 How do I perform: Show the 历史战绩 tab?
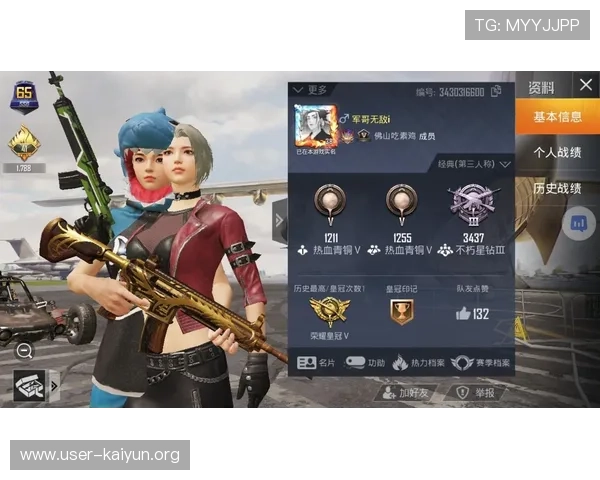tap(557, 188)
